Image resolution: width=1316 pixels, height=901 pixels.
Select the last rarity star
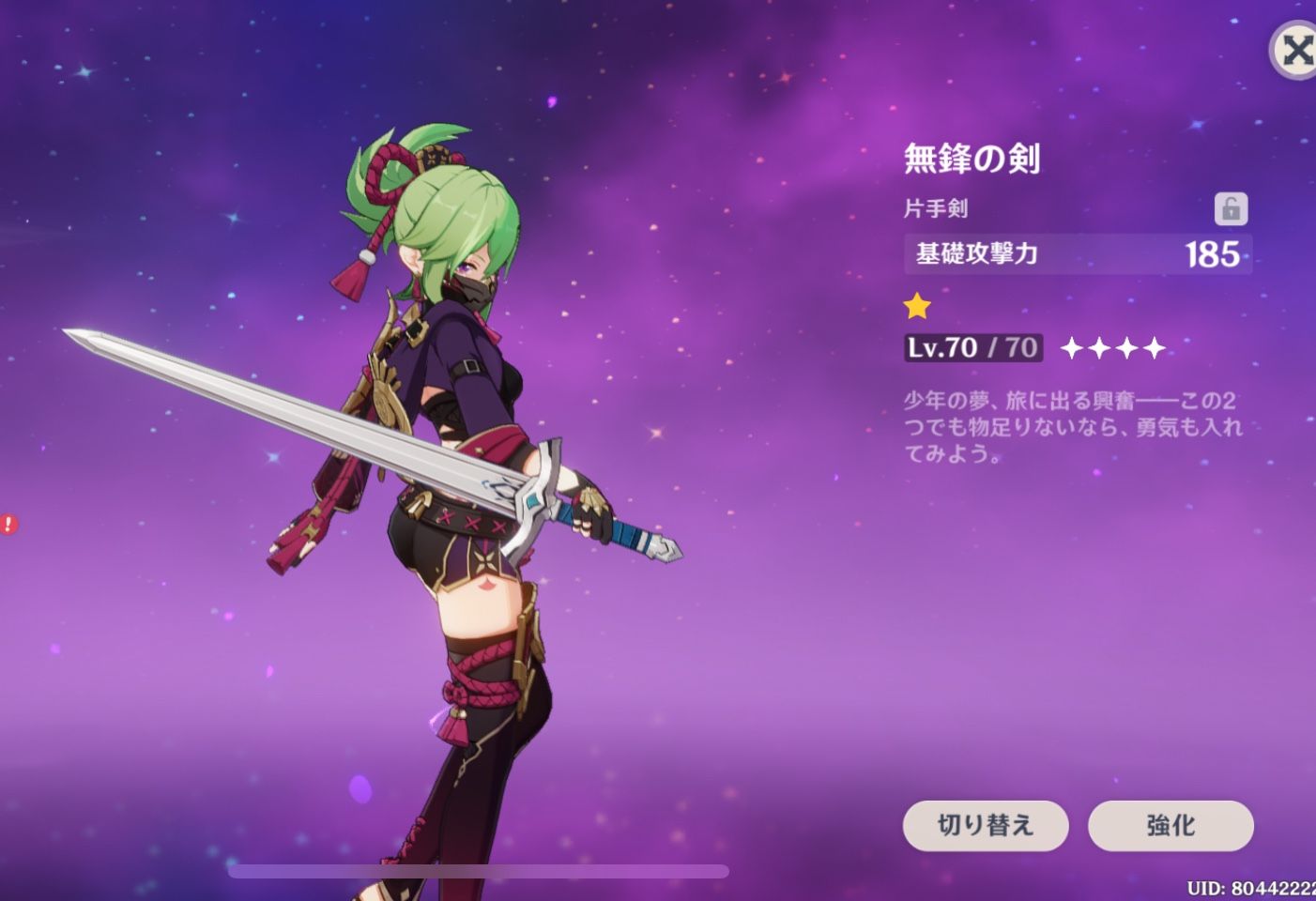tap(1155, 347)
